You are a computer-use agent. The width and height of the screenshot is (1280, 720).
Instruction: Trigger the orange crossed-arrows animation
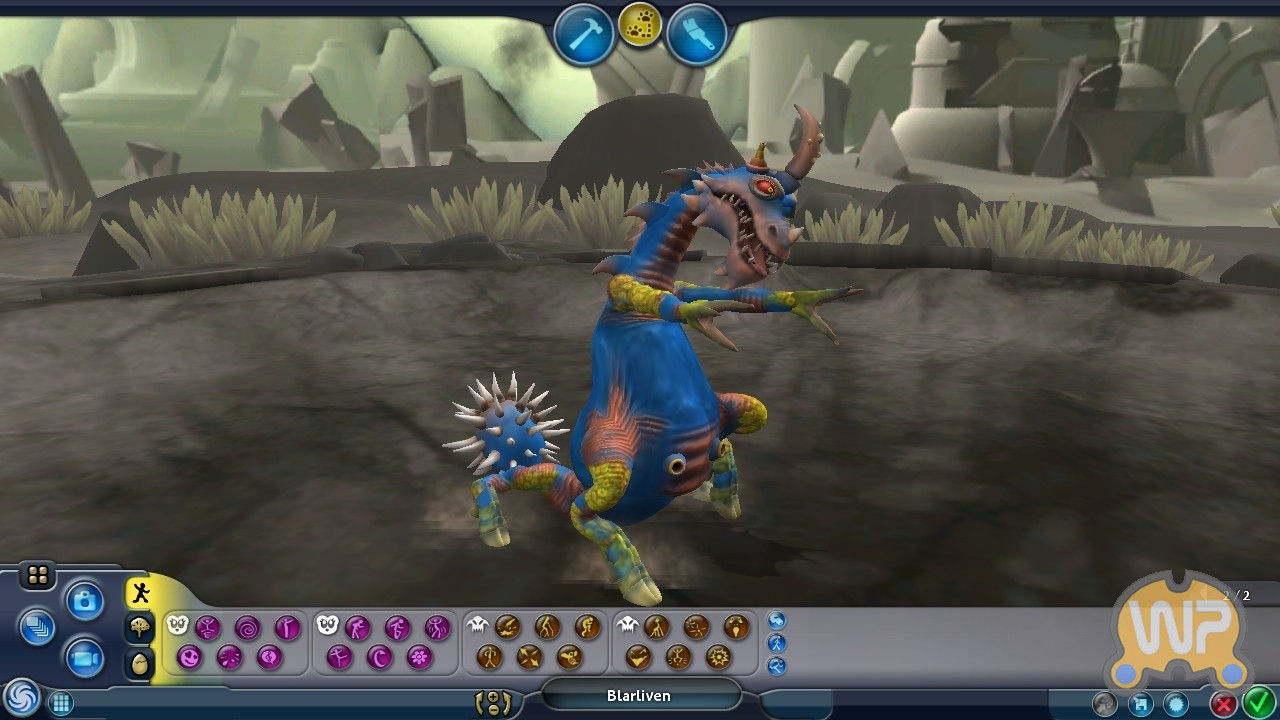click(x=529, y=657)
